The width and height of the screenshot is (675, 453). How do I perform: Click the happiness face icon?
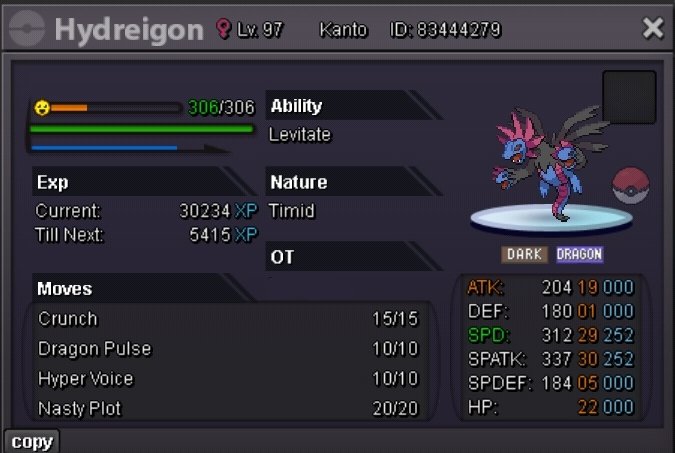click(x=42, y=107)
